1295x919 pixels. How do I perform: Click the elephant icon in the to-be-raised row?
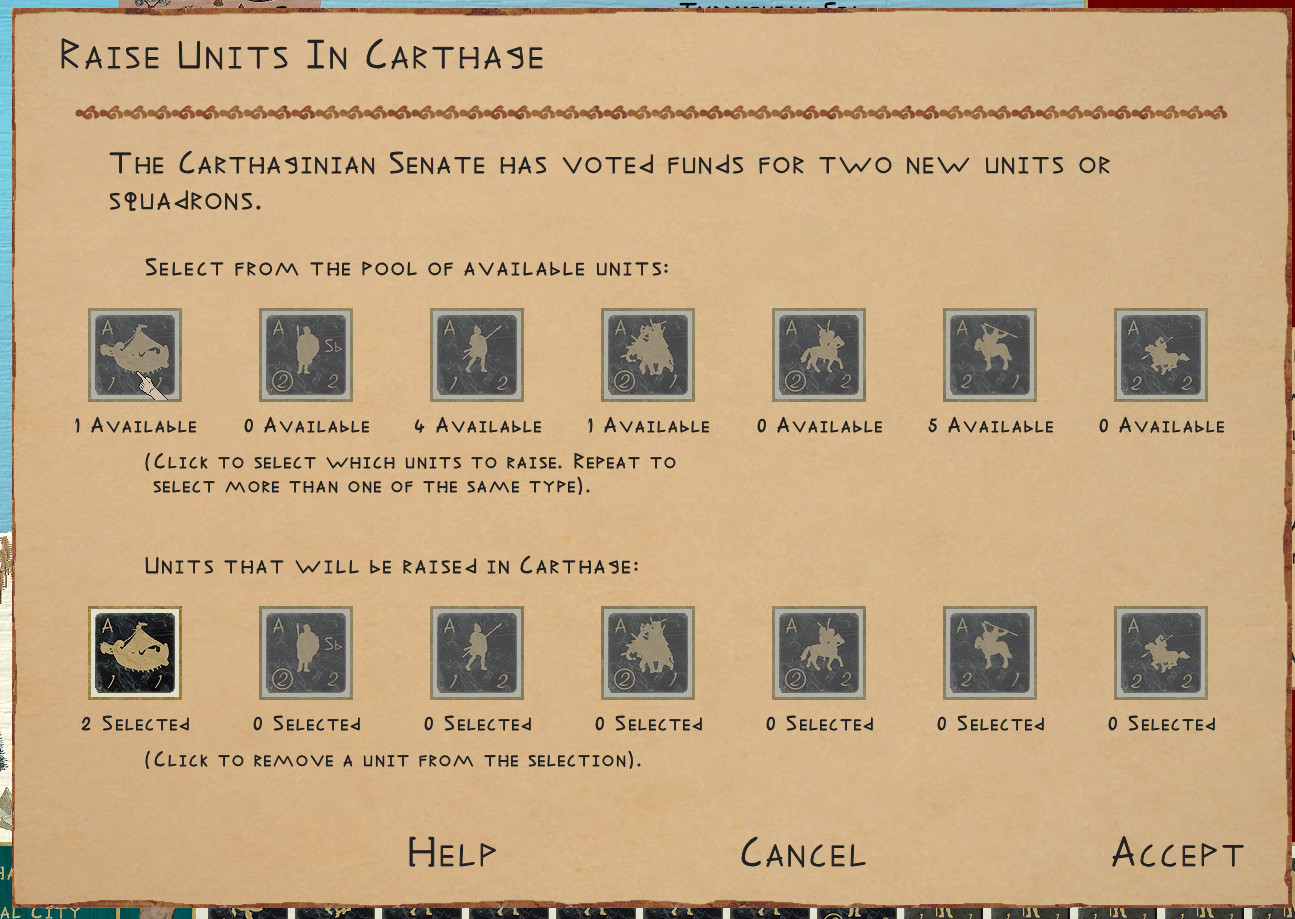click(648, 653)
